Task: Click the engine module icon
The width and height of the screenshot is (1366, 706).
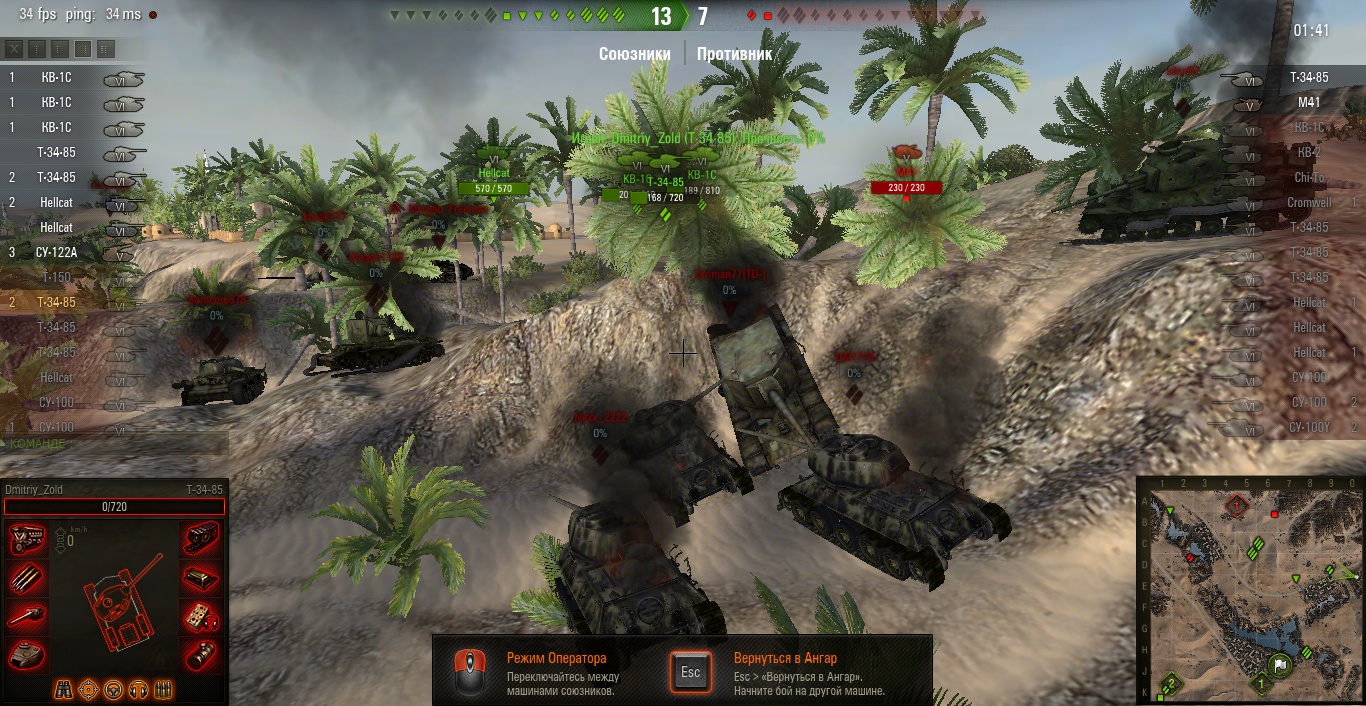Action: pos(27,540)
